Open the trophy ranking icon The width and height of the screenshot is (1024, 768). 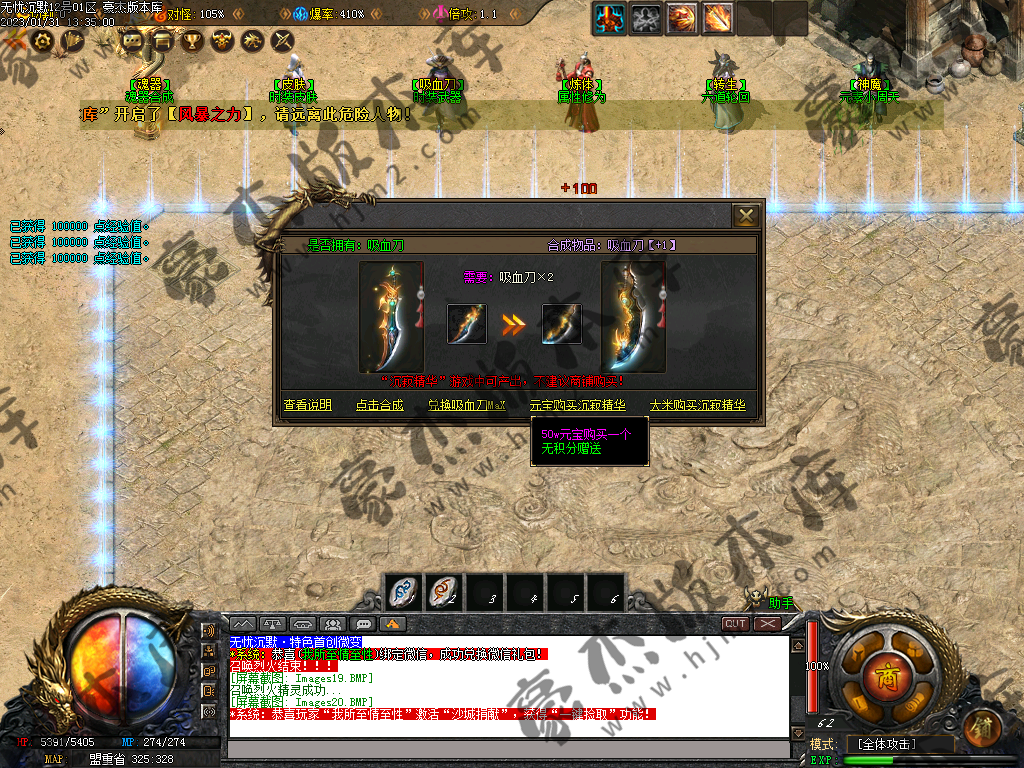coord(193,41)
